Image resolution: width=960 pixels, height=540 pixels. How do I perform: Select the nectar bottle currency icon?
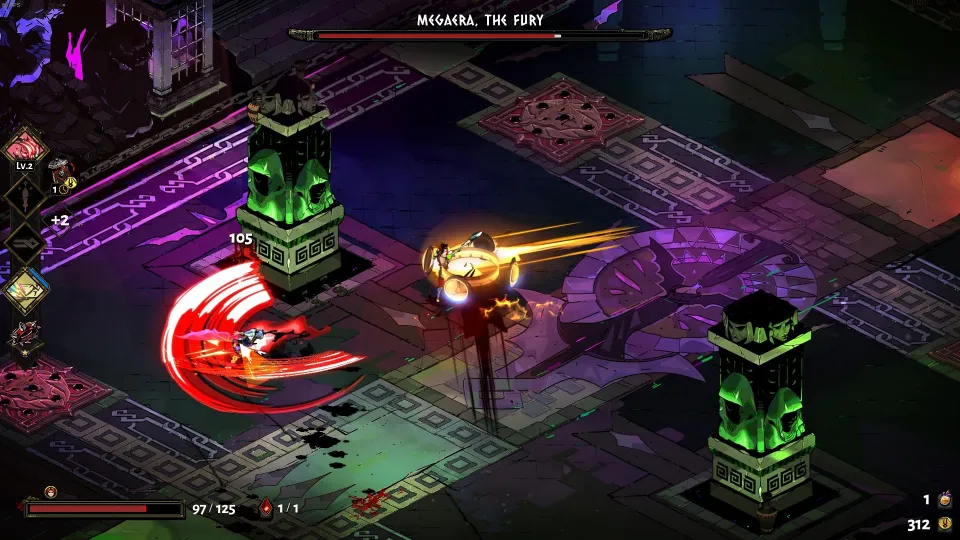coord(945,500)
